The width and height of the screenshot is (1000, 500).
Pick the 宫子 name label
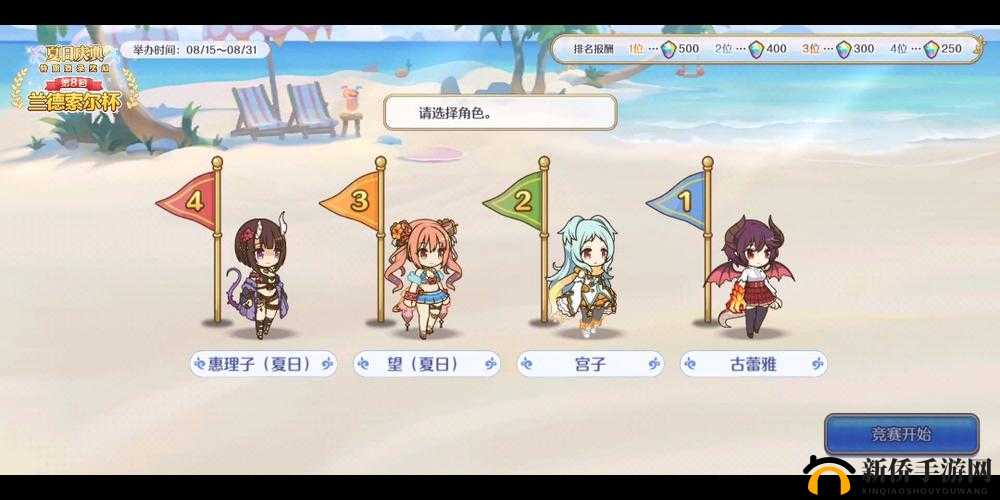590,363
